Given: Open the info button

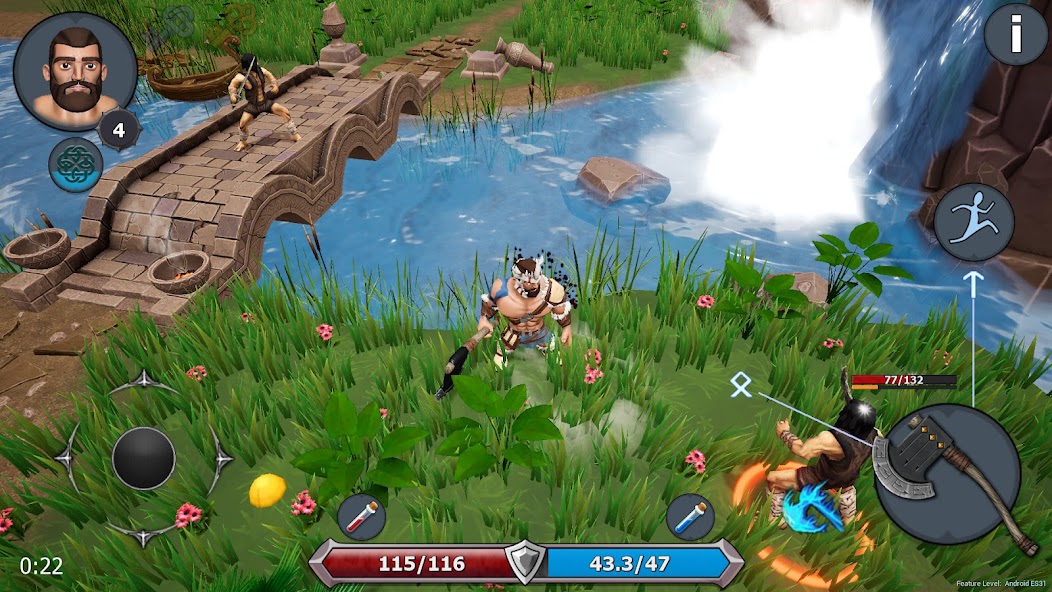Looking at the screenshot, I should 1016,35.
